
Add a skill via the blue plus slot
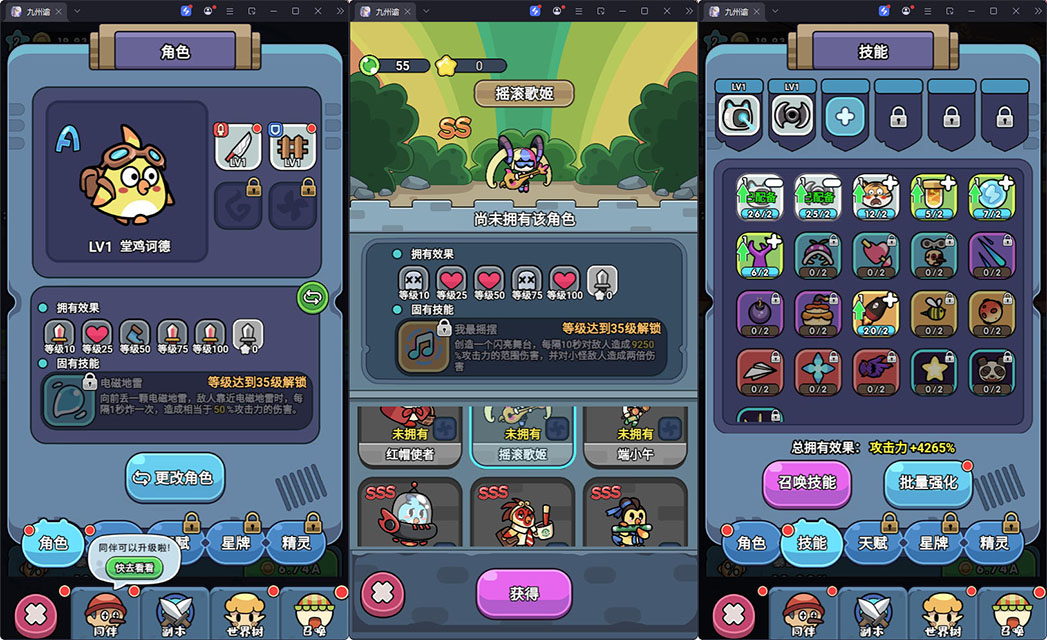point(845,116)
